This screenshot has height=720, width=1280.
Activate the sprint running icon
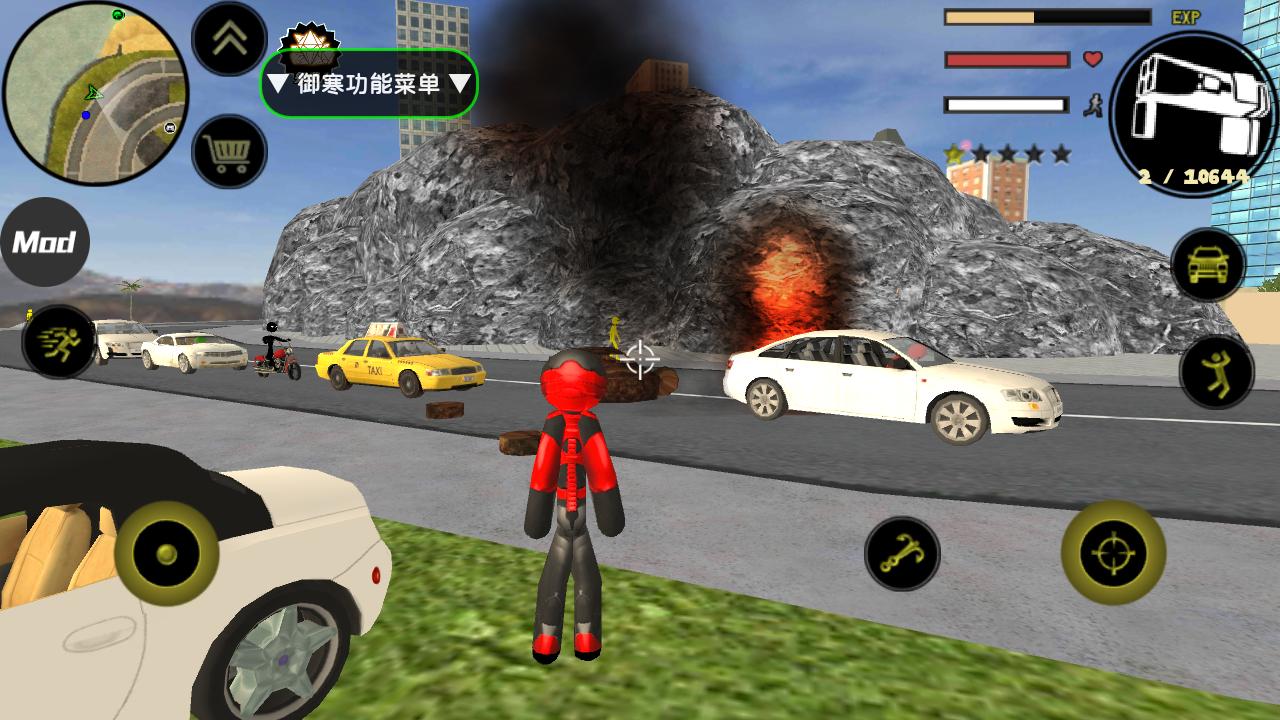coord(58,342)
